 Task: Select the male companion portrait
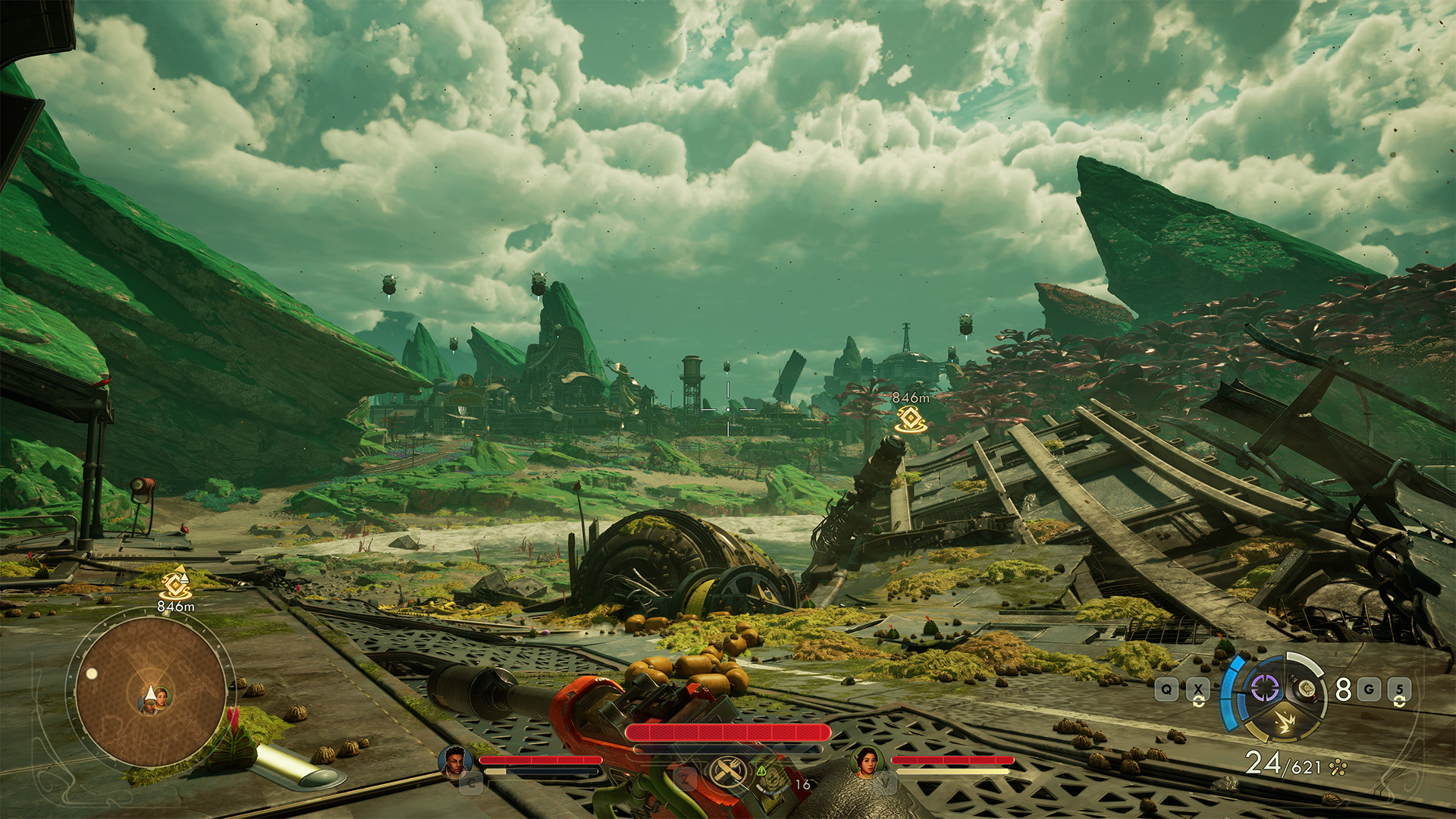(x=453, y=761)
